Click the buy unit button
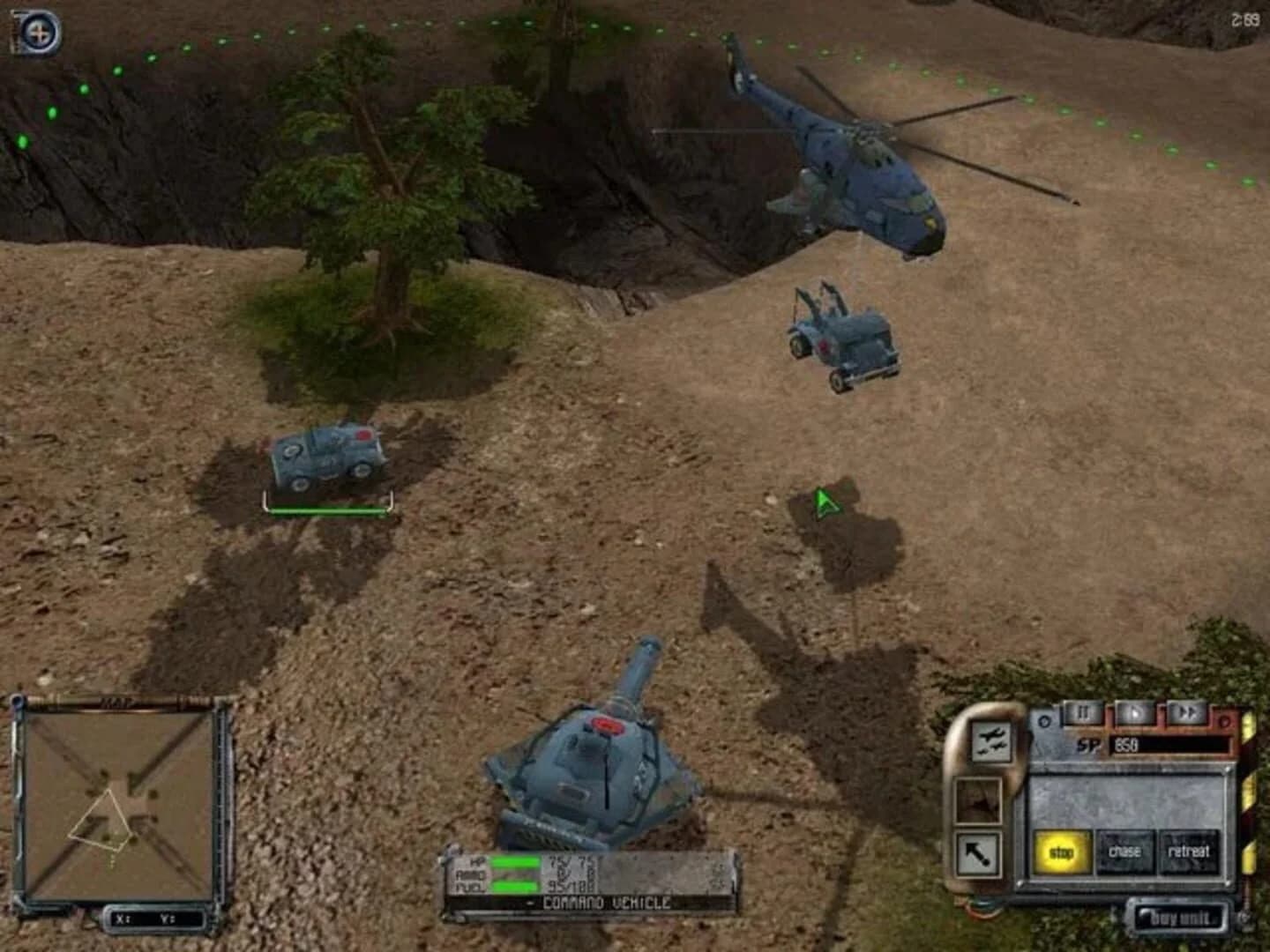 point(1182,917)
